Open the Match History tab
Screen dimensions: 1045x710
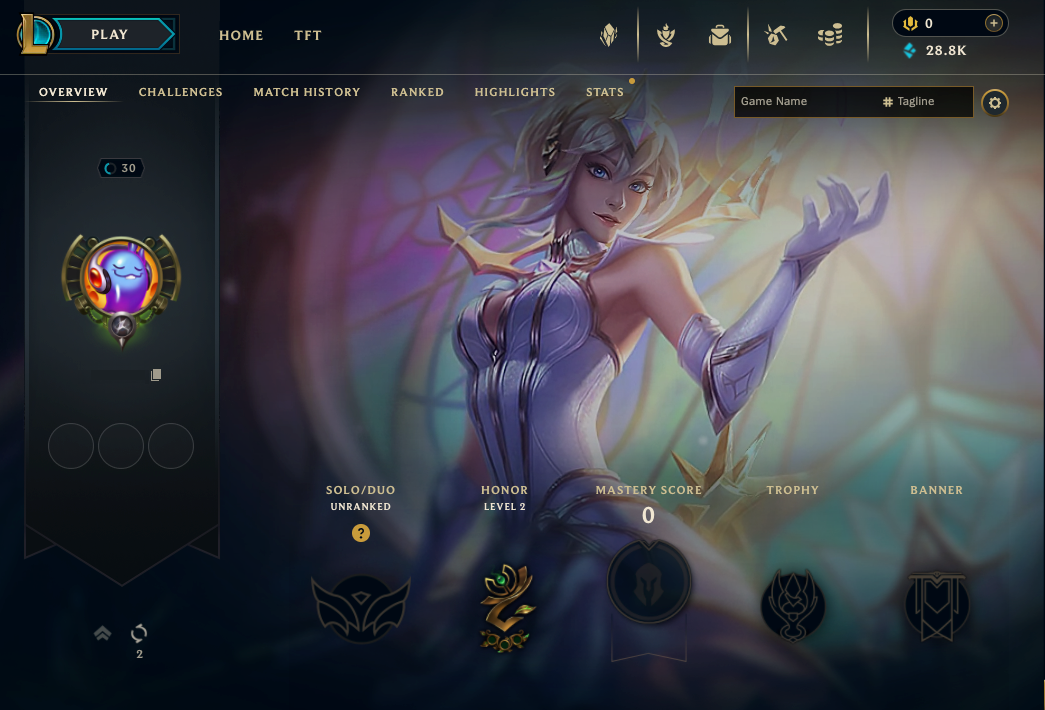[307, 92]
